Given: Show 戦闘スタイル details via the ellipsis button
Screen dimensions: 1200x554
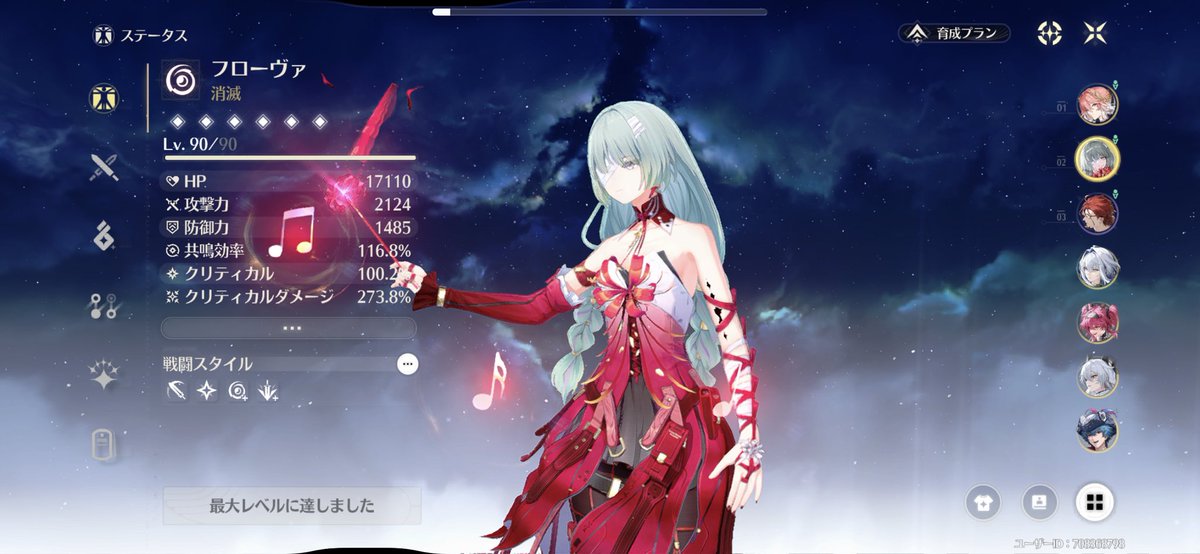Looking at the screenshot, I should (x=407, y=365).
